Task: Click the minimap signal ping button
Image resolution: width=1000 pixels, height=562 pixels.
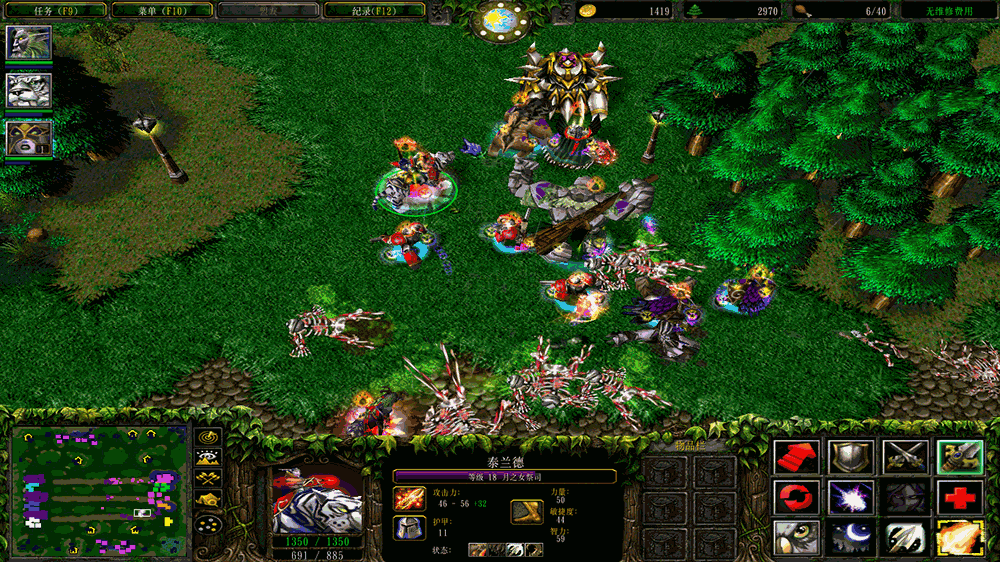Action: click(208, 437)
